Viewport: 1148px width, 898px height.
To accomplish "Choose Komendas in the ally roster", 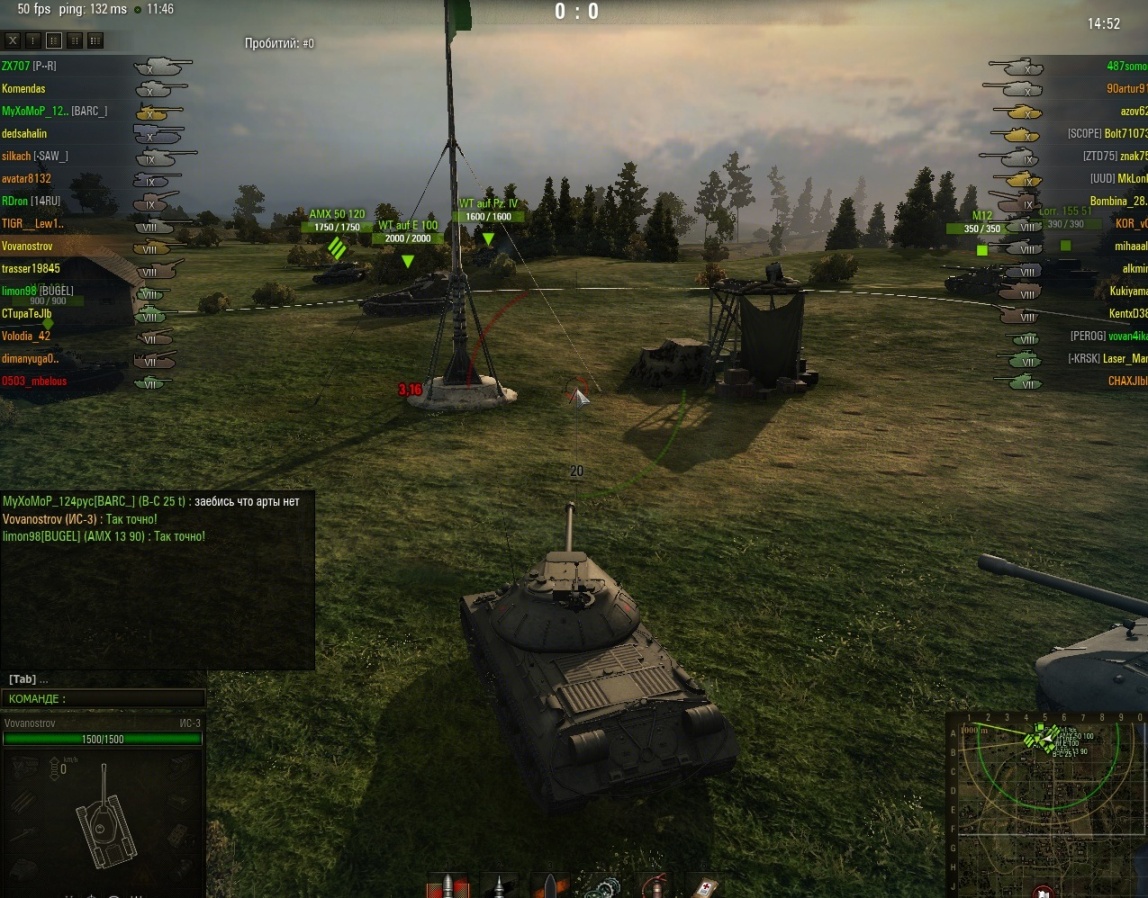I will point(23,89).
